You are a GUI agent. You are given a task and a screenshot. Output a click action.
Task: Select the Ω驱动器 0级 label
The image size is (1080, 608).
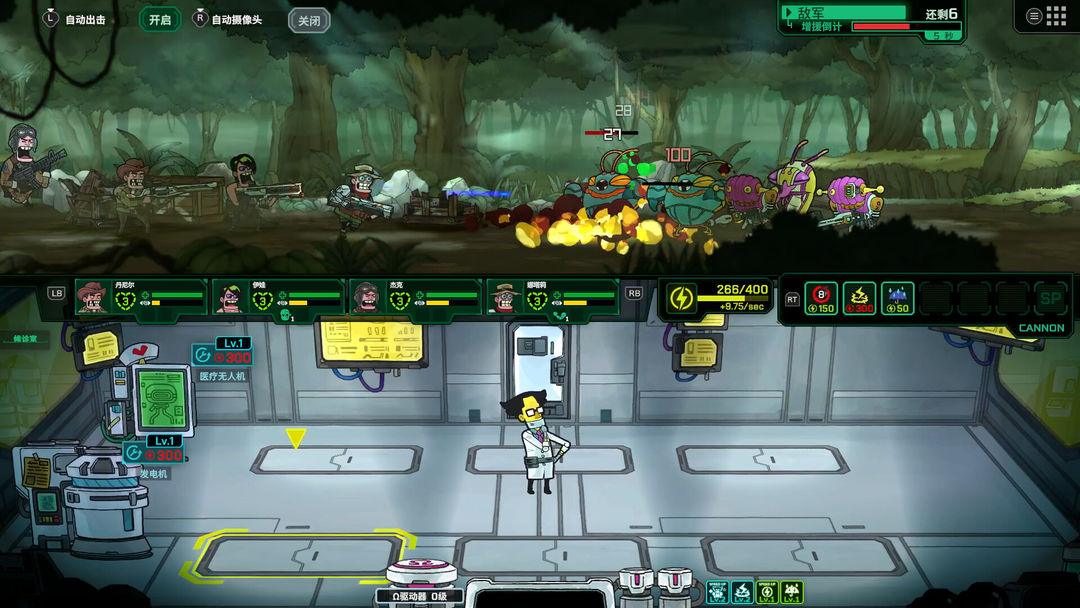(419, 596)
